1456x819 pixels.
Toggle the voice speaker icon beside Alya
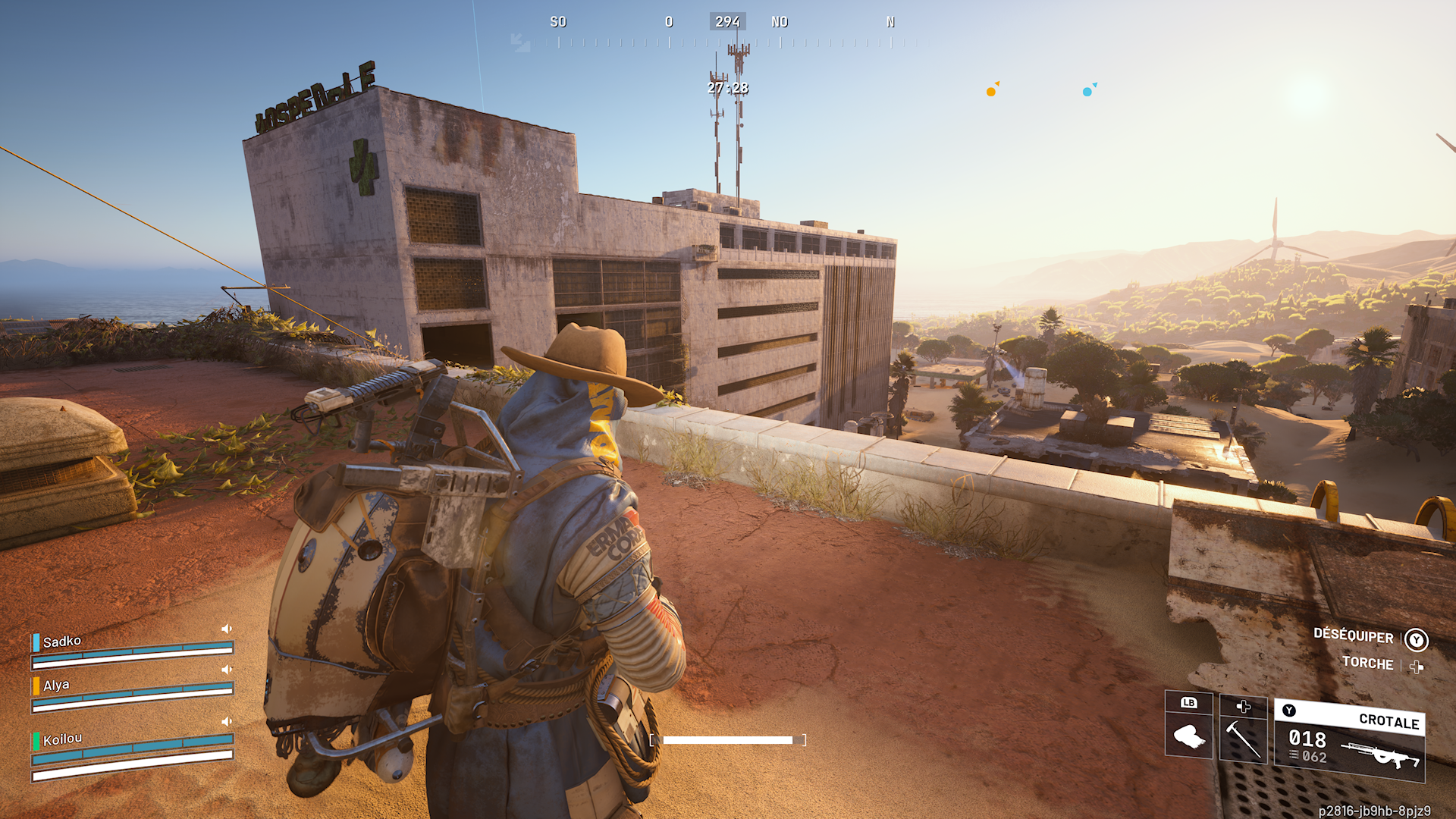pyautogui.click(x=227, y=670)
